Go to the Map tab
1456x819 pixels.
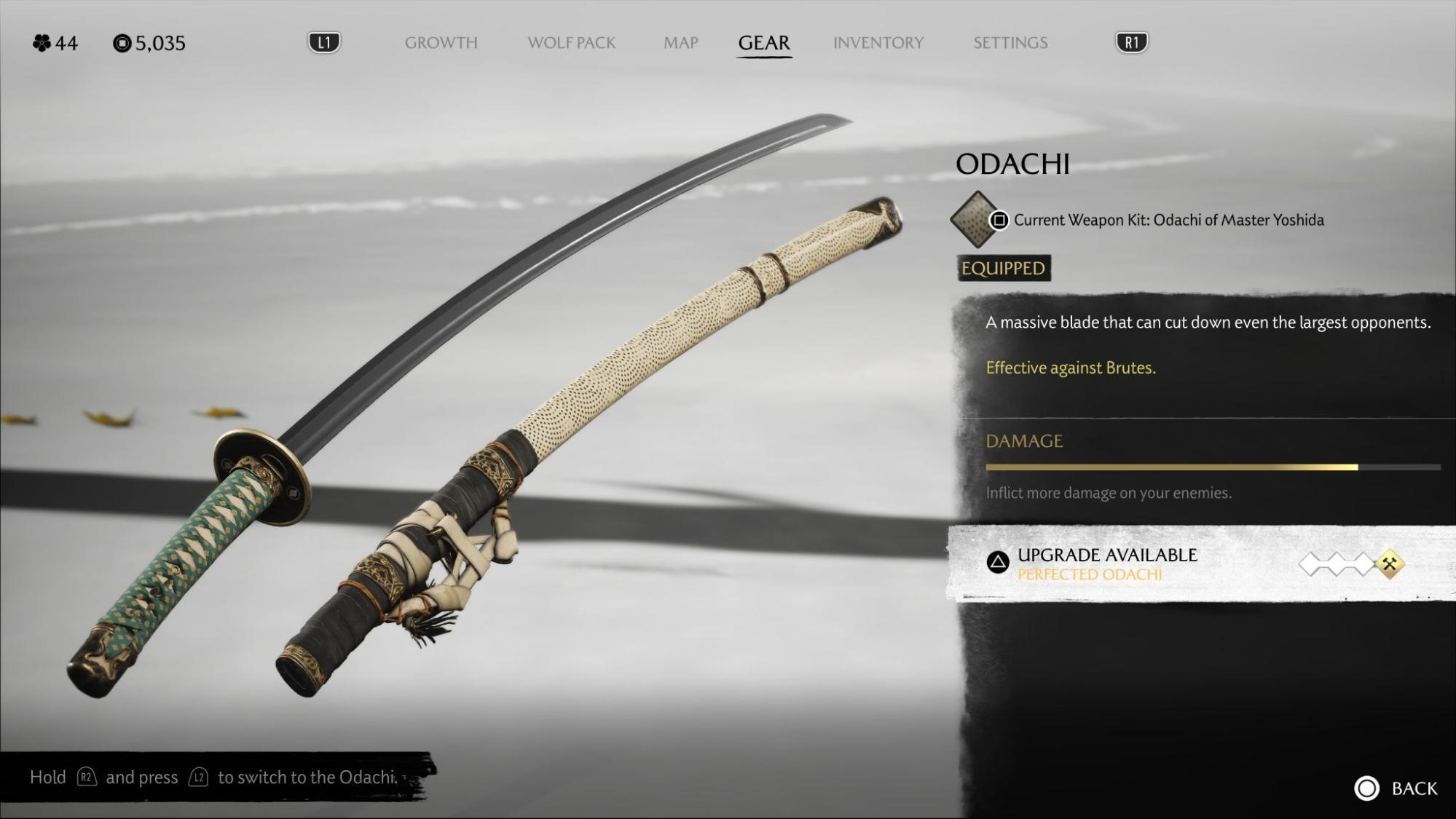coord(680,43)
